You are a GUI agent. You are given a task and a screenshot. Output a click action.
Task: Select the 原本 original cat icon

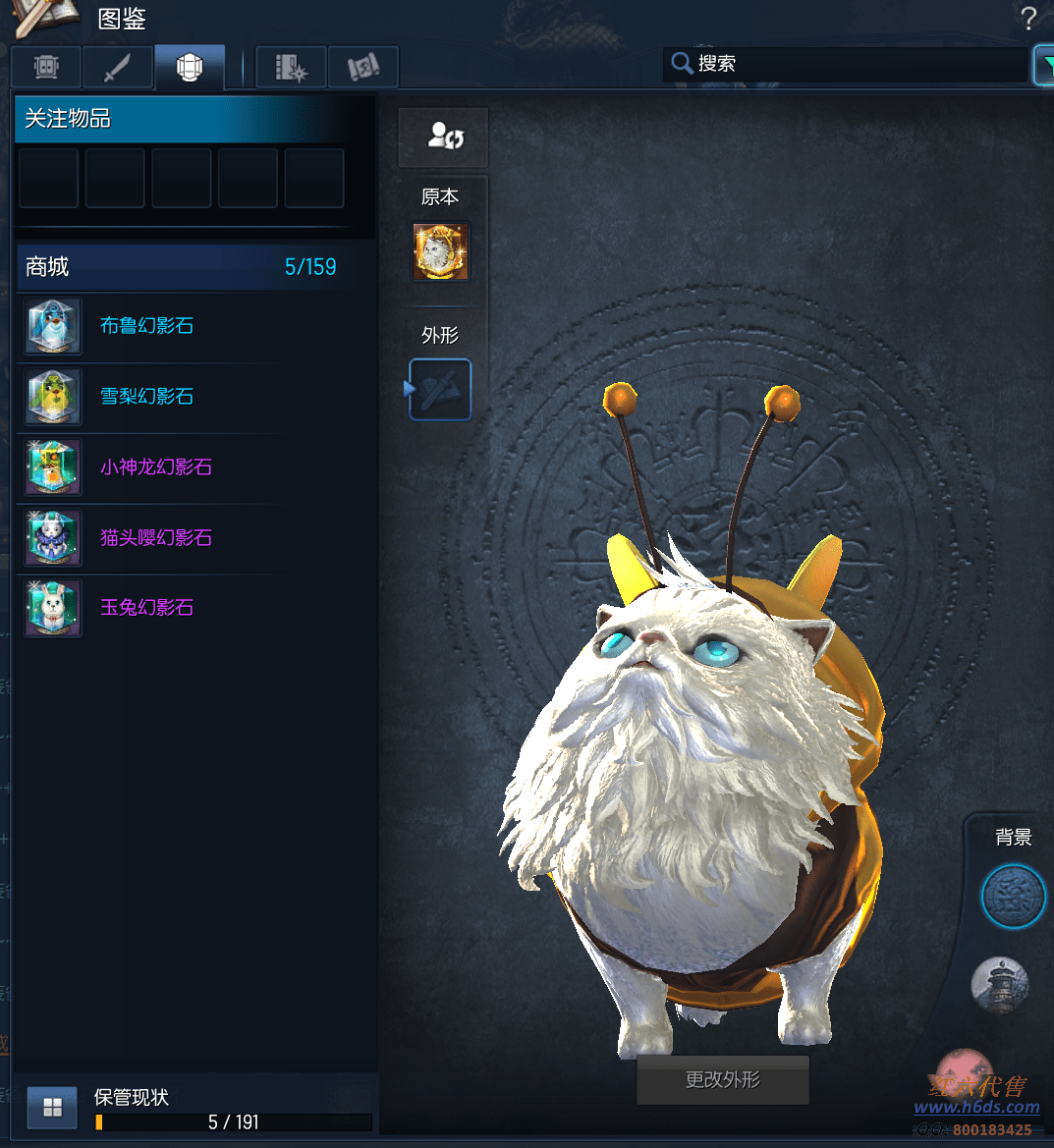[440, 251]
